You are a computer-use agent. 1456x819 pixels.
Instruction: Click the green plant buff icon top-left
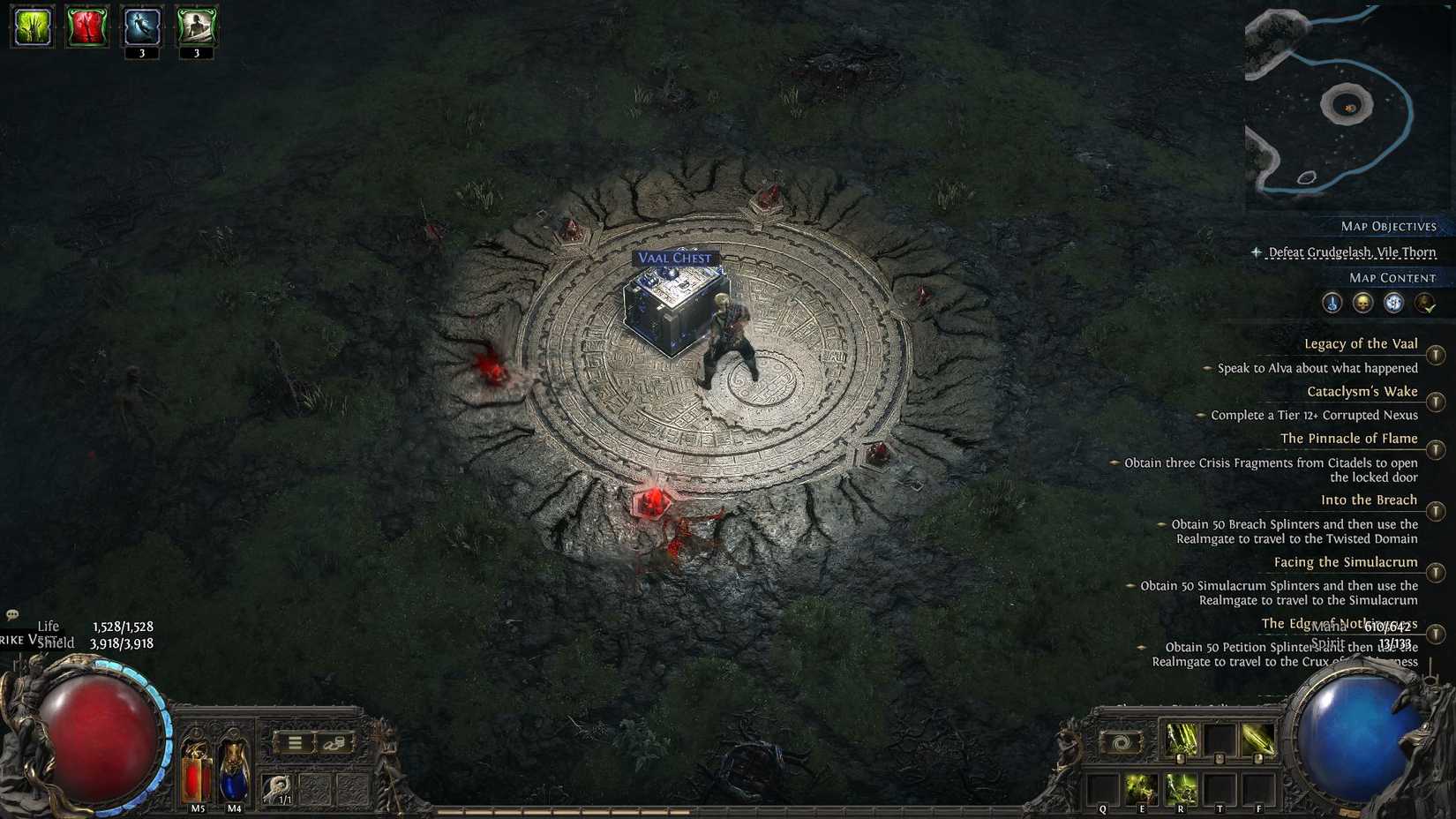(31, 28)
